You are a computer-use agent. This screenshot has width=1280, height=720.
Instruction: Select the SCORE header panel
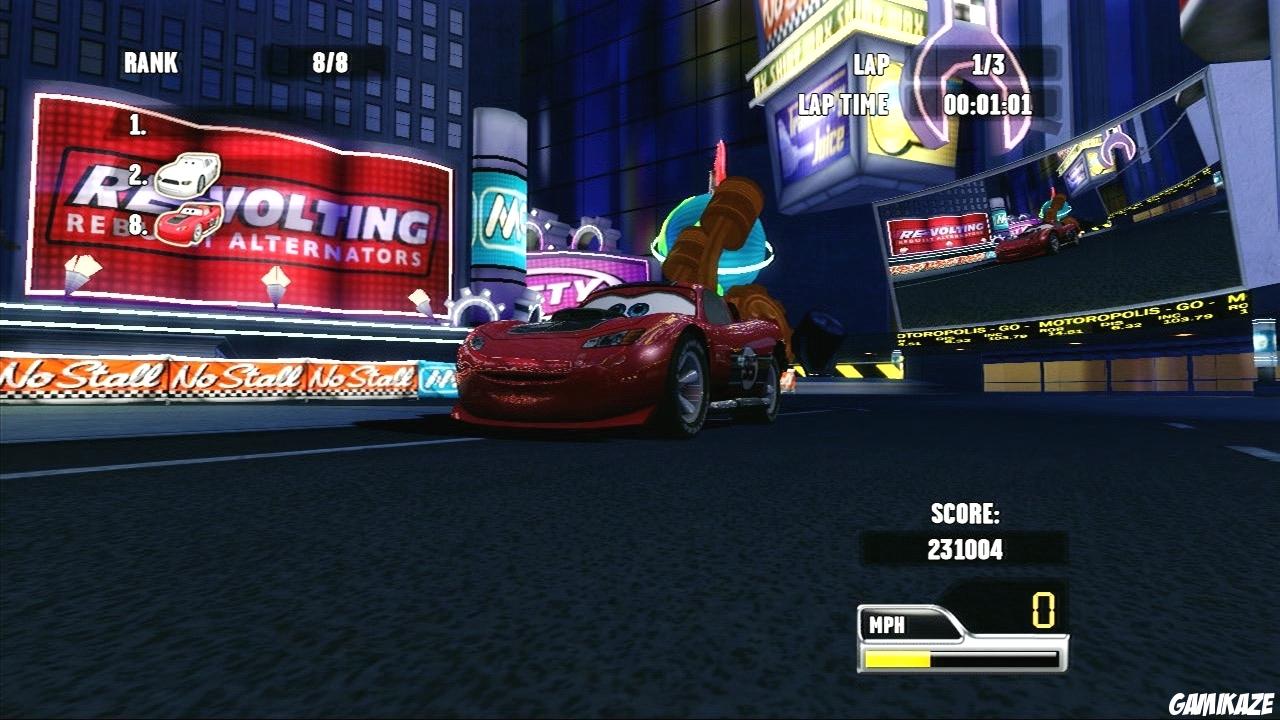click(967, 513)
